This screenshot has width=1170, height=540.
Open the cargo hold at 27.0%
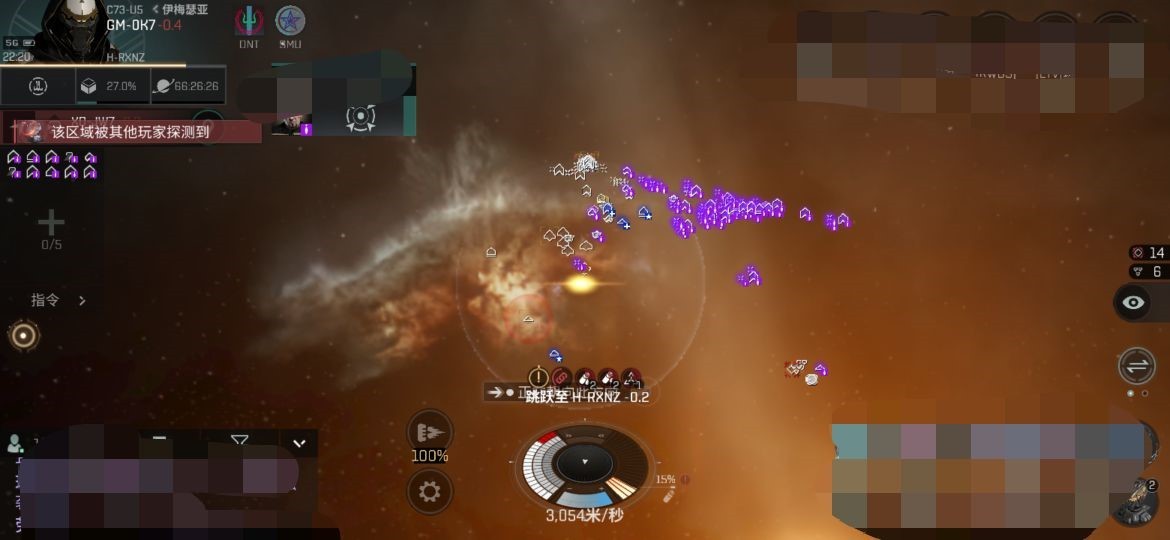pos(110,87)
